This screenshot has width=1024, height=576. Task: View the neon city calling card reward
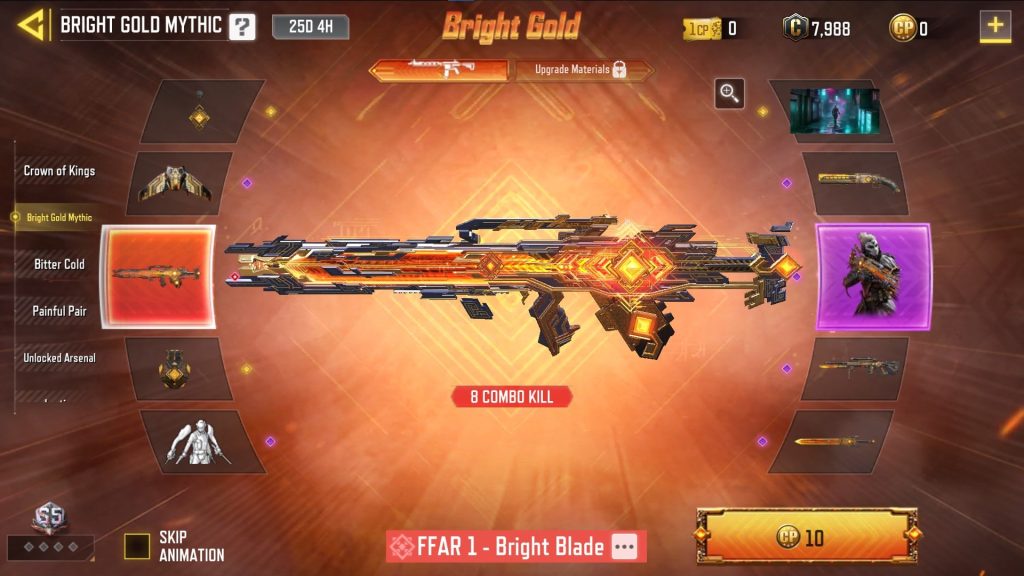point(834,111)
